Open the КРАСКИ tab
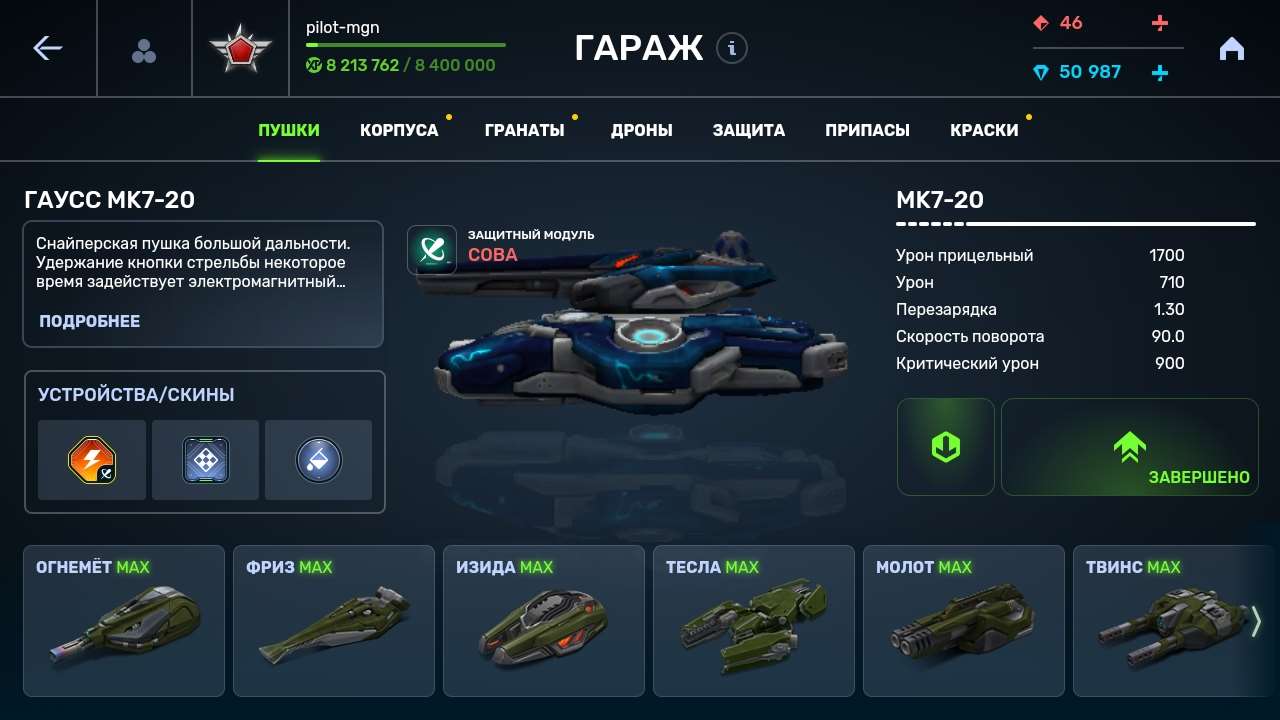The width and height of the screenshot is (1280, 720). point(985,129)
